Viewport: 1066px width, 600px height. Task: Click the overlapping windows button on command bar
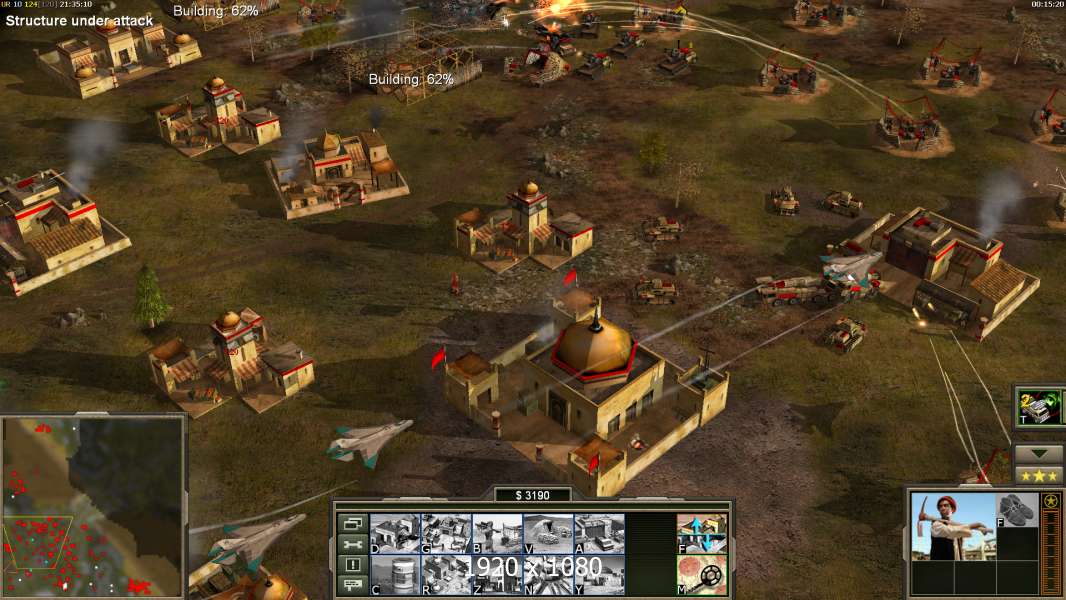(352, 523)
